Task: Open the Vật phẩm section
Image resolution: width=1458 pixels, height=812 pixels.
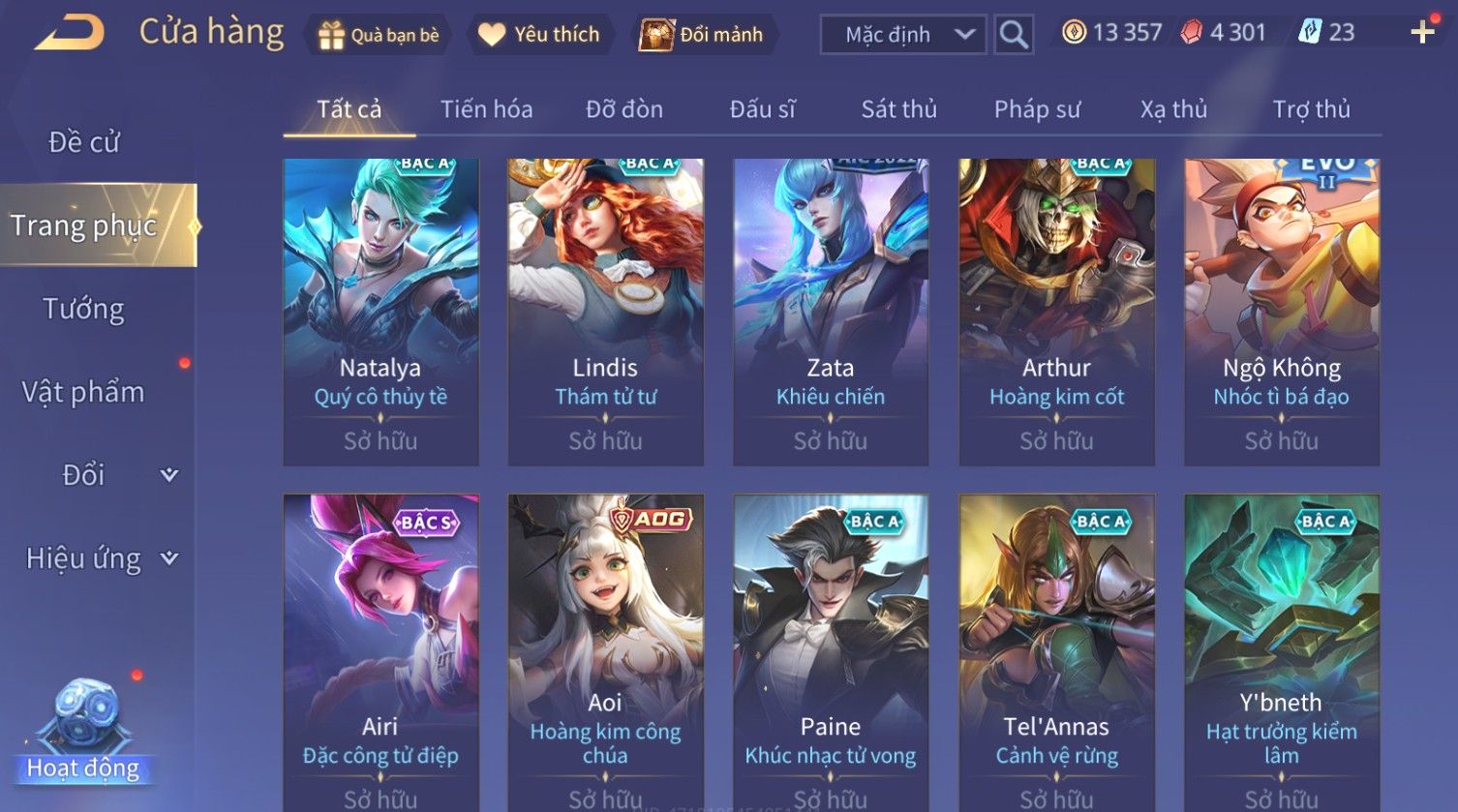Action: [x=84, y=392]
